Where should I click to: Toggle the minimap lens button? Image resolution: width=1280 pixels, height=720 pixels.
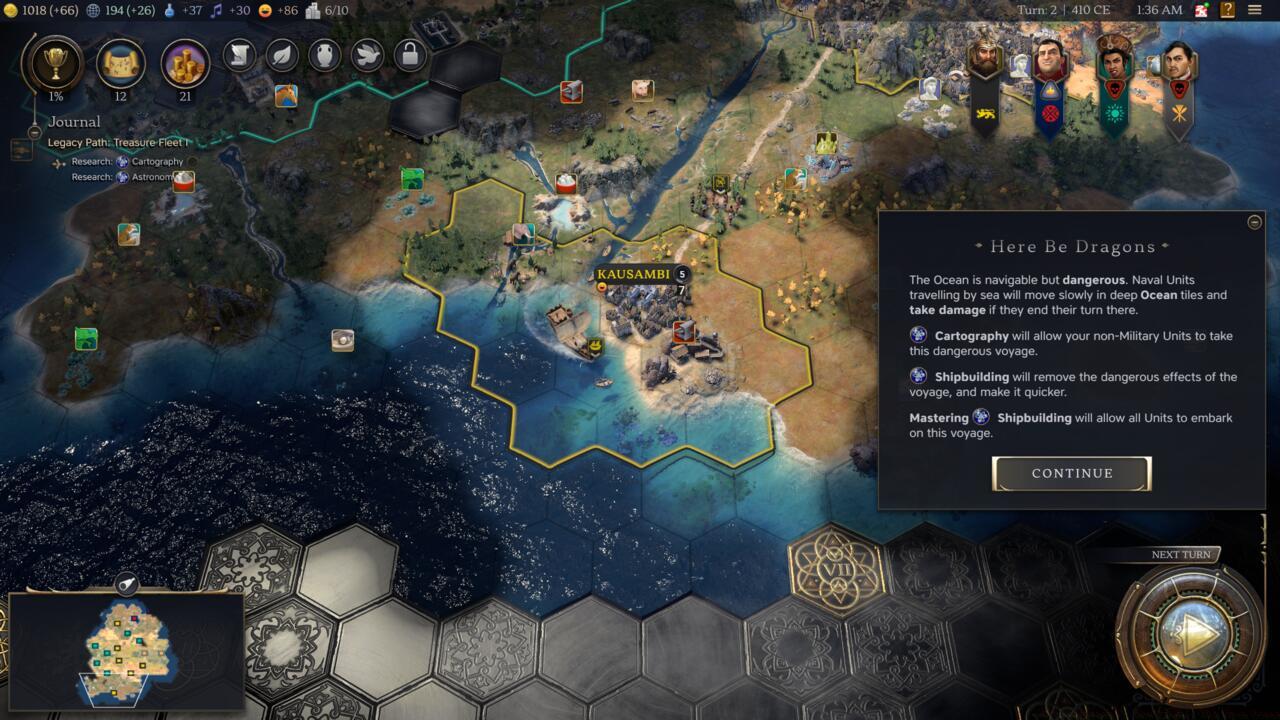[x=128, y=585]
